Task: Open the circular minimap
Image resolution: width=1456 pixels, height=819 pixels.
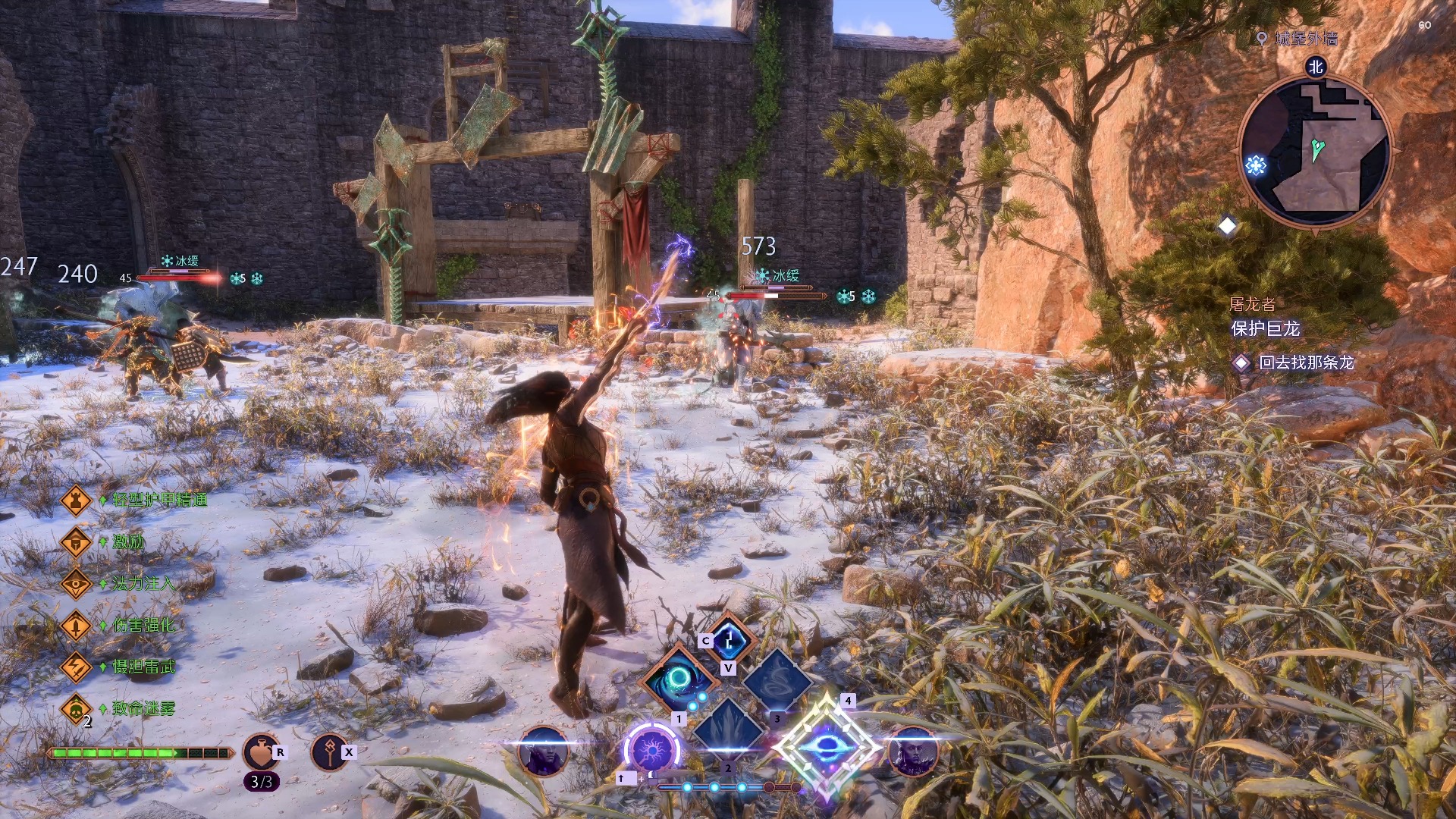Action: [x=1316, y=149]
